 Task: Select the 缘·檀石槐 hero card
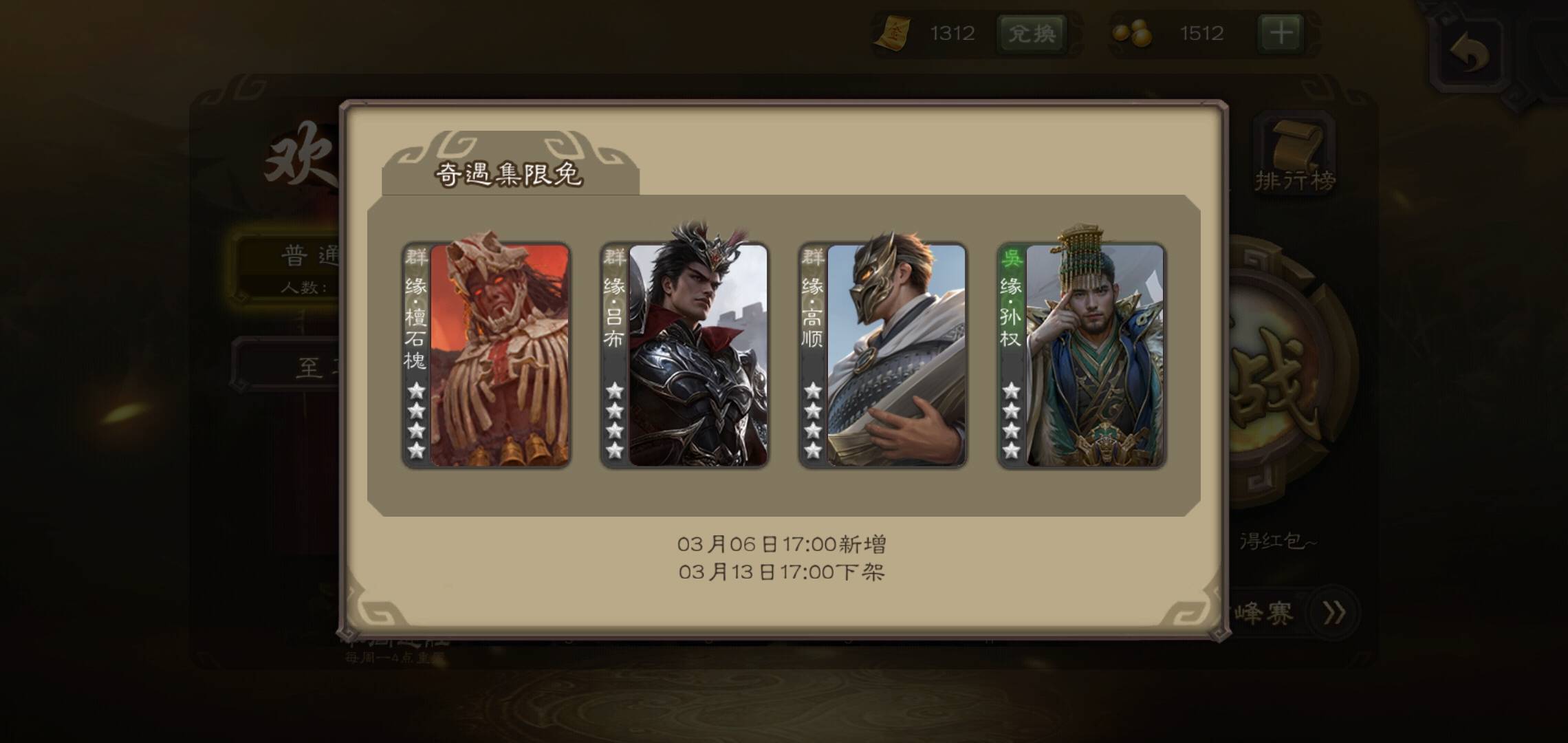[486, 355]
